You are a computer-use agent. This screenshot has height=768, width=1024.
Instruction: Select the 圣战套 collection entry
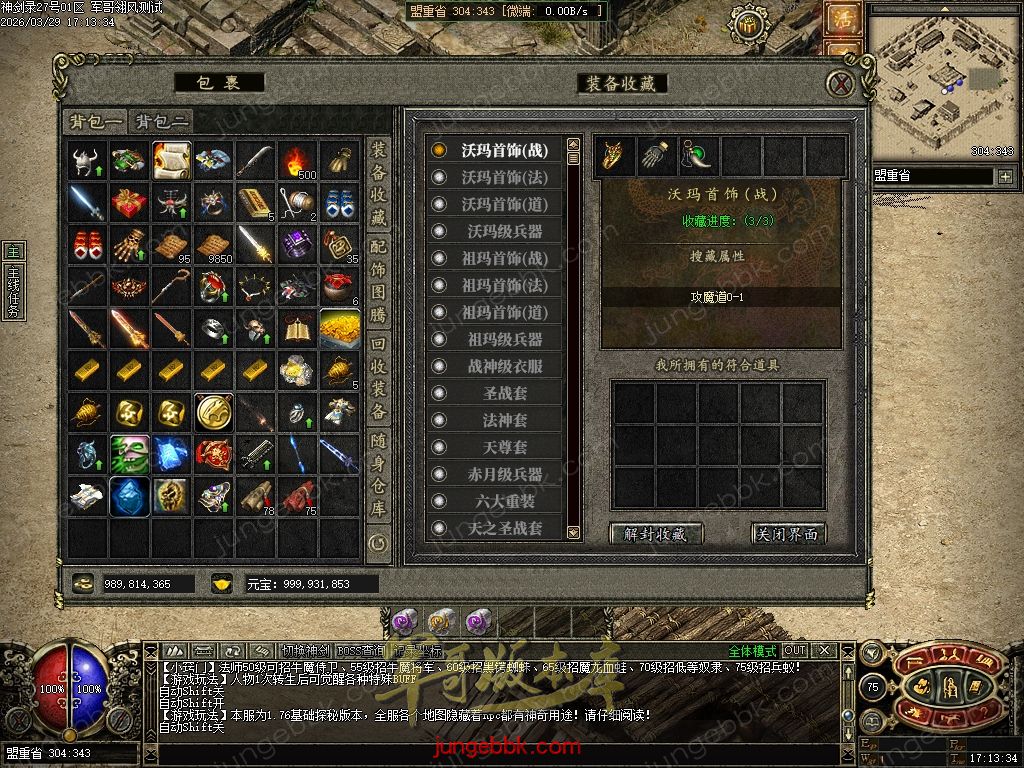pos(504,393)
